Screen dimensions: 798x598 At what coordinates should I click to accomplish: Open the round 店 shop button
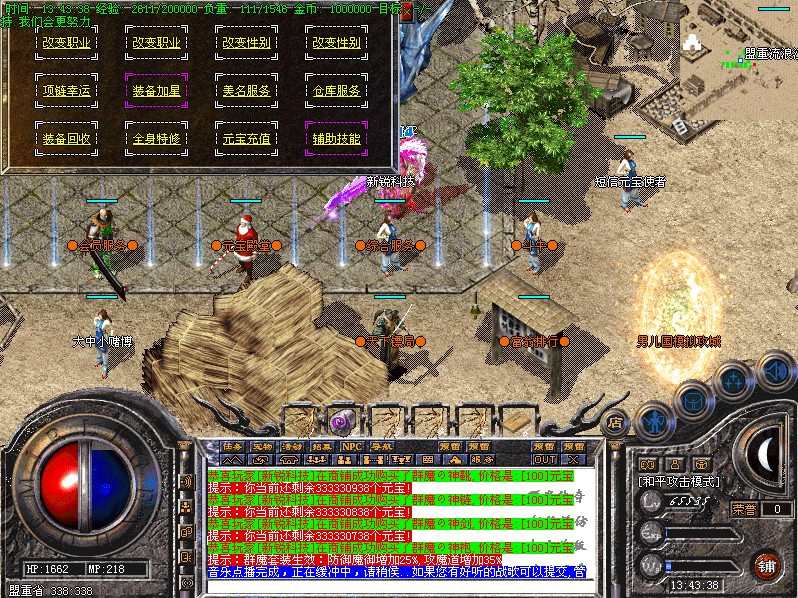pos(616,422)
